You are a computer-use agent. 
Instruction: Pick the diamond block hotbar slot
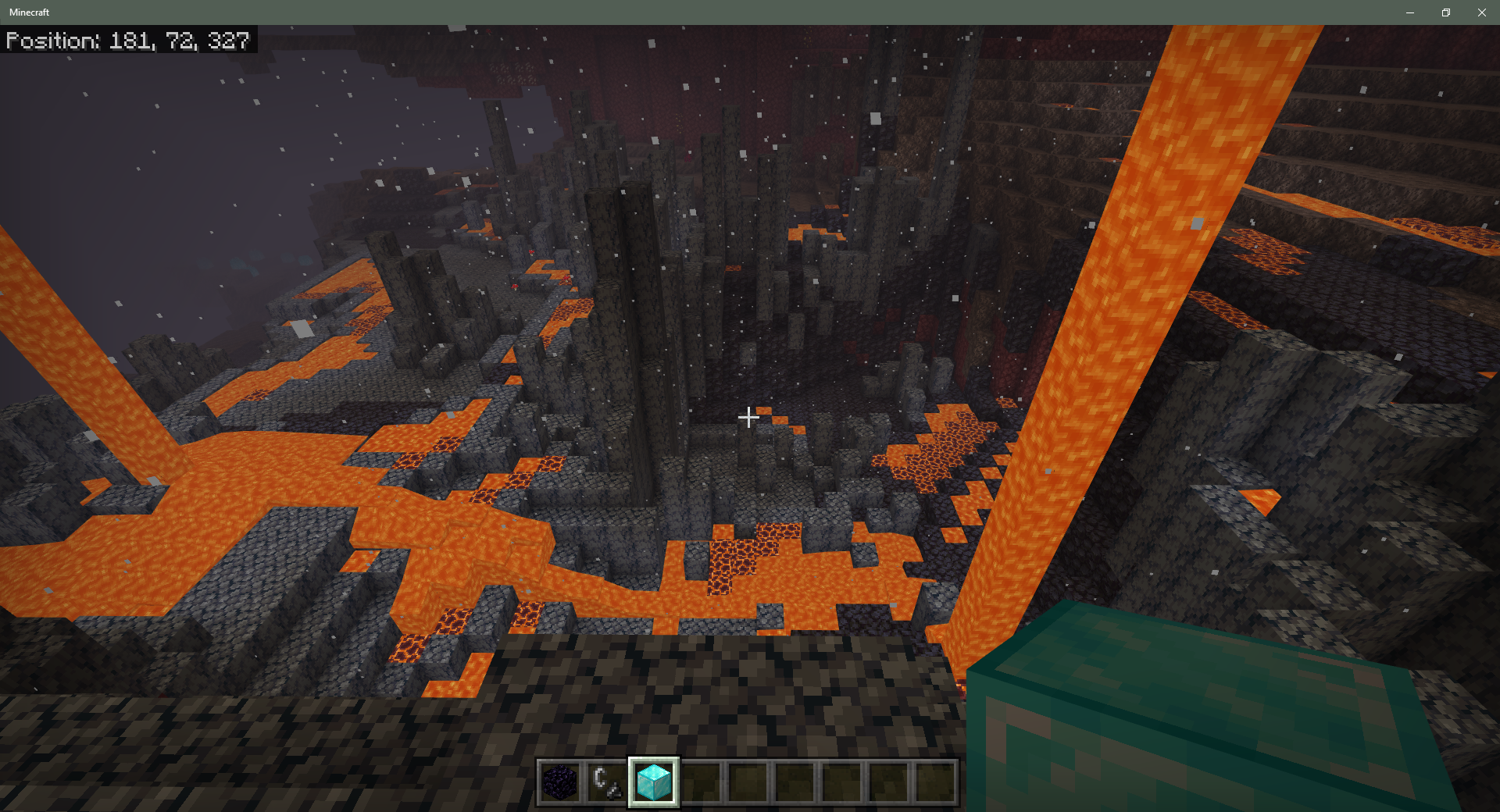tap(654, 782)
